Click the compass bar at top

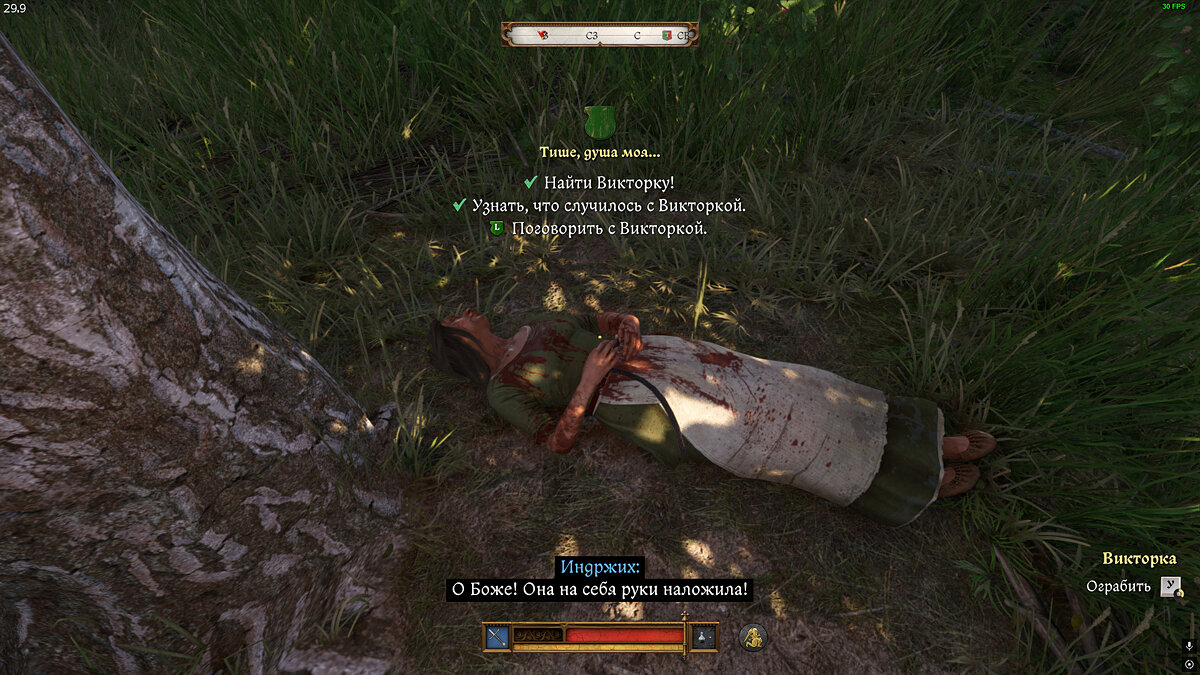point(599,35)
